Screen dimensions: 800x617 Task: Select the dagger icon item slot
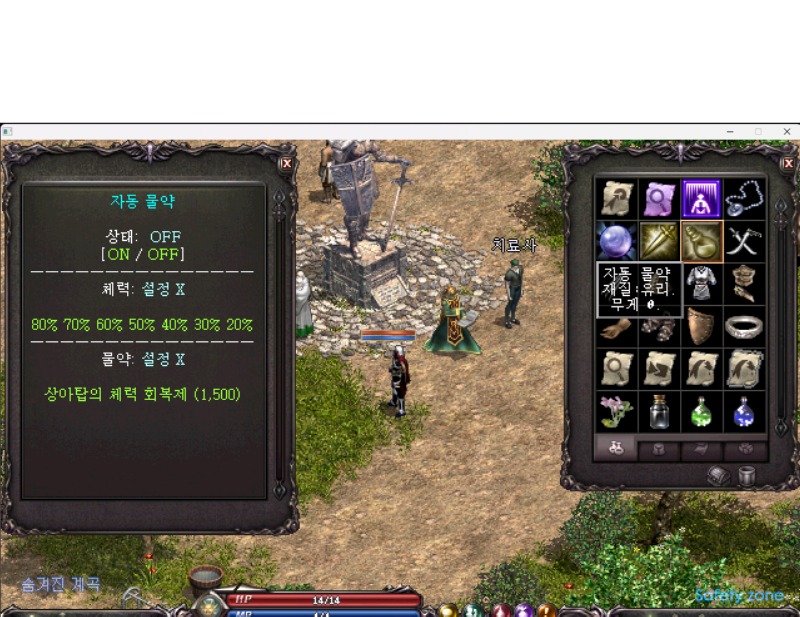point(658,241)
